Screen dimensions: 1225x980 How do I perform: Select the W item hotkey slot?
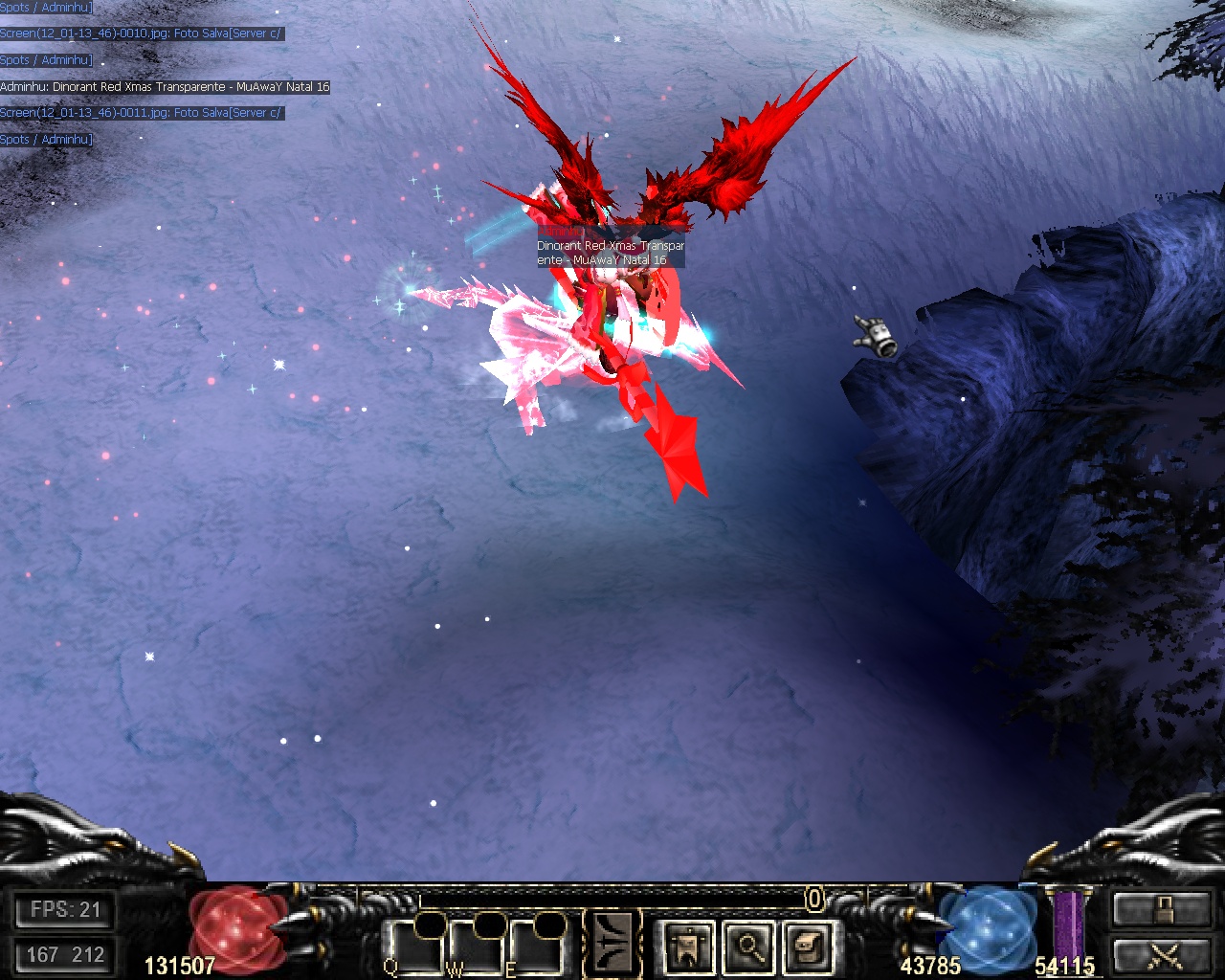pos(477,946)
